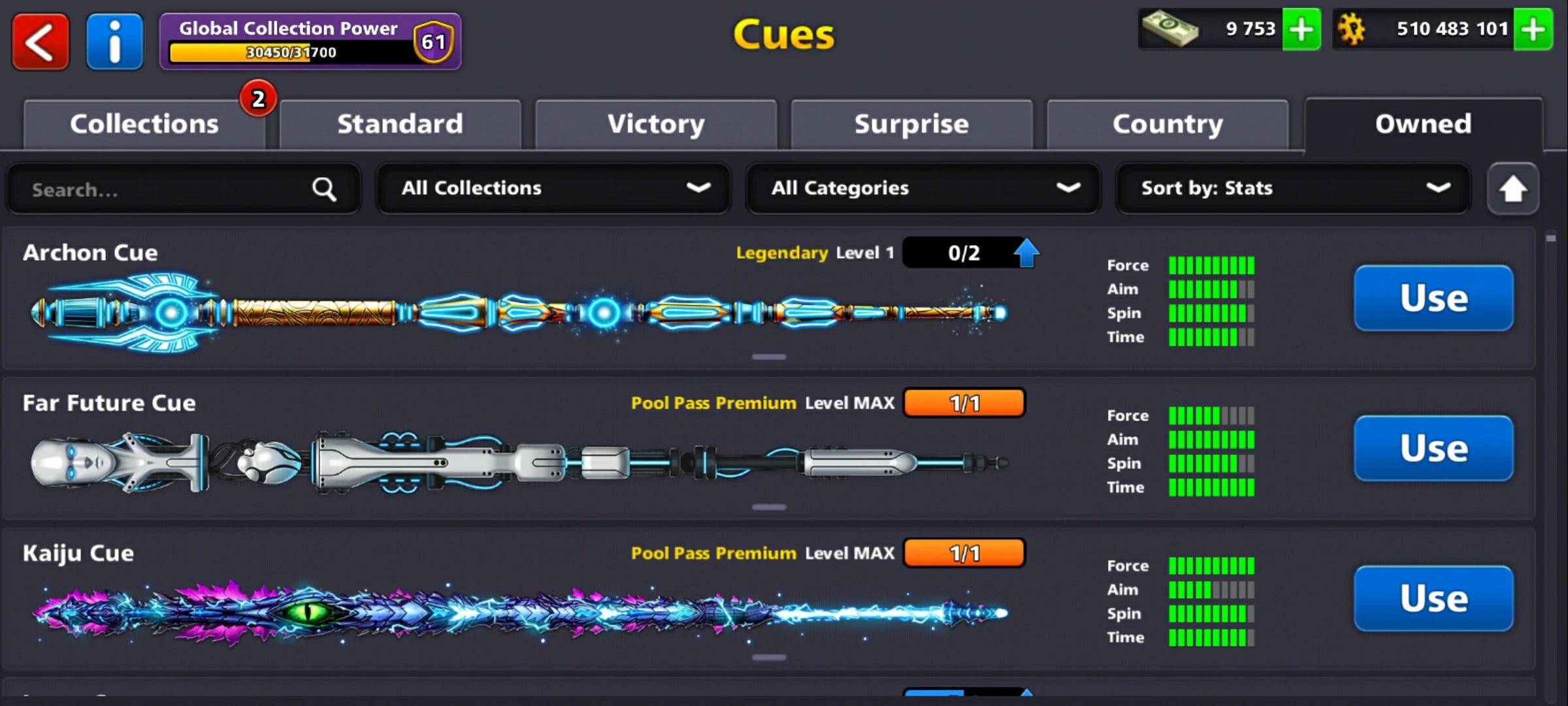Change the Sort by: Stats option
Viewport: 1568px width, 706px height.
coord(1294,189)
